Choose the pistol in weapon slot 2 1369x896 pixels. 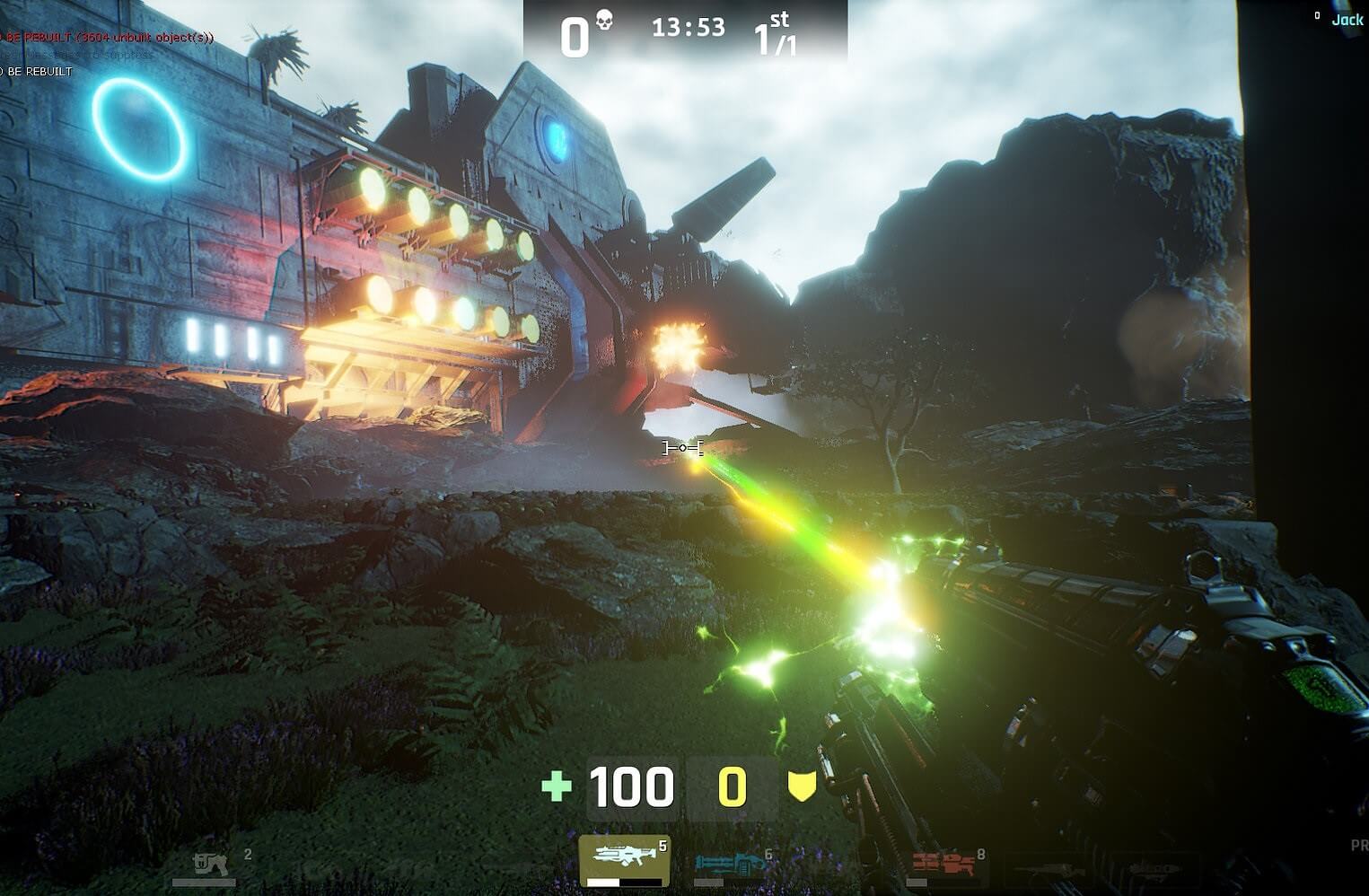coord(213,865)
